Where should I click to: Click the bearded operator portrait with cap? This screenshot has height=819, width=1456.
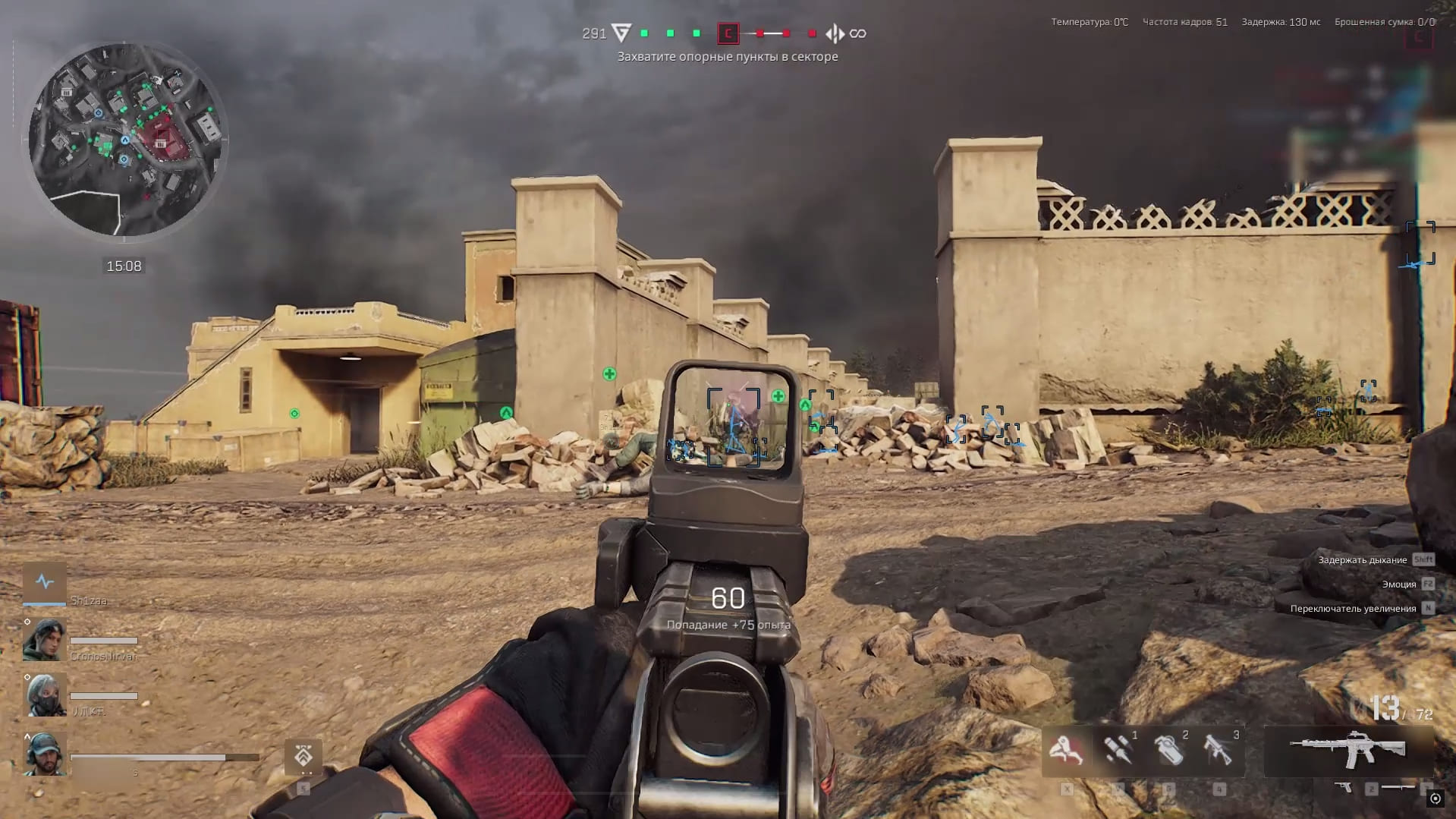click(44, 754)
